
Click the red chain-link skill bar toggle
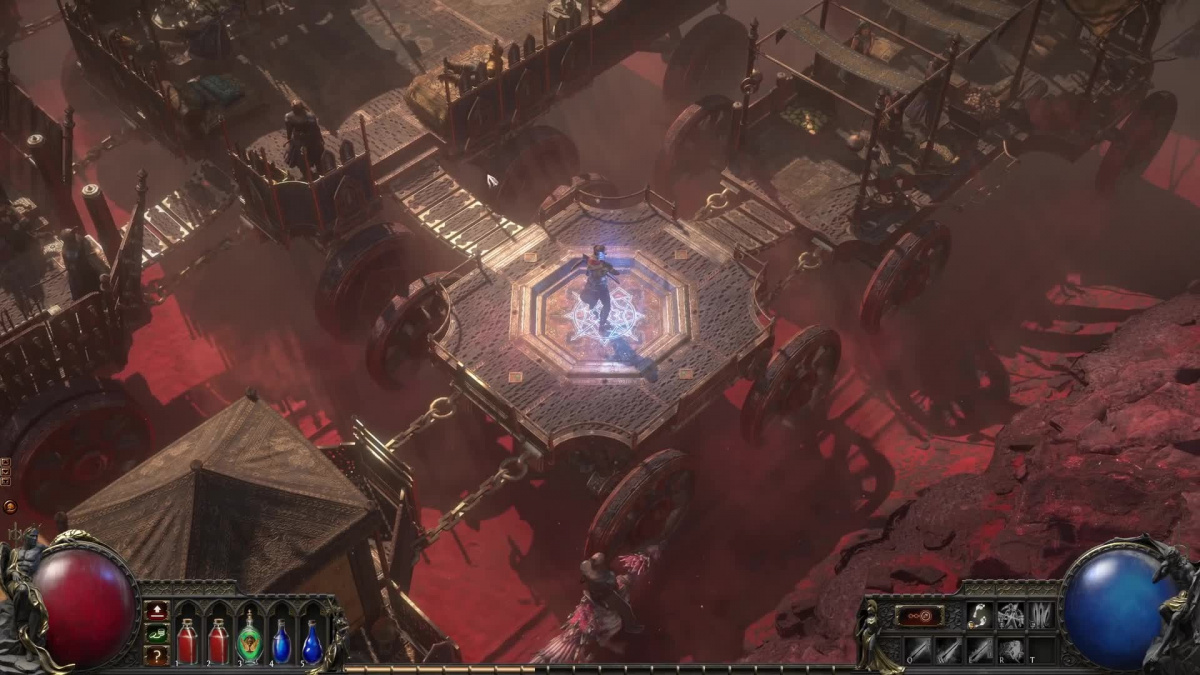click(918, 616)
